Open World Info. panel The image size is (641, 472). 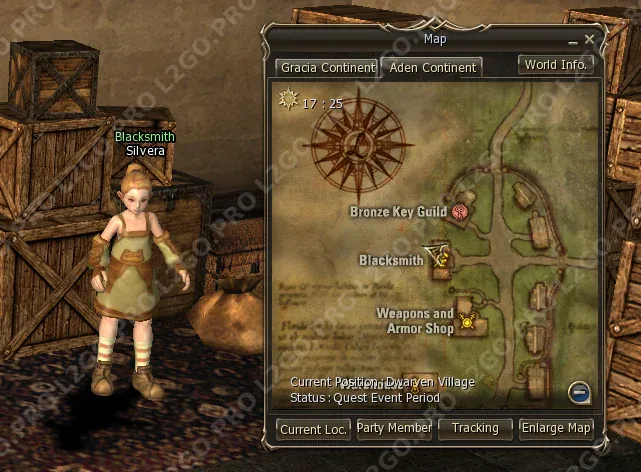[x=556, y=64]
